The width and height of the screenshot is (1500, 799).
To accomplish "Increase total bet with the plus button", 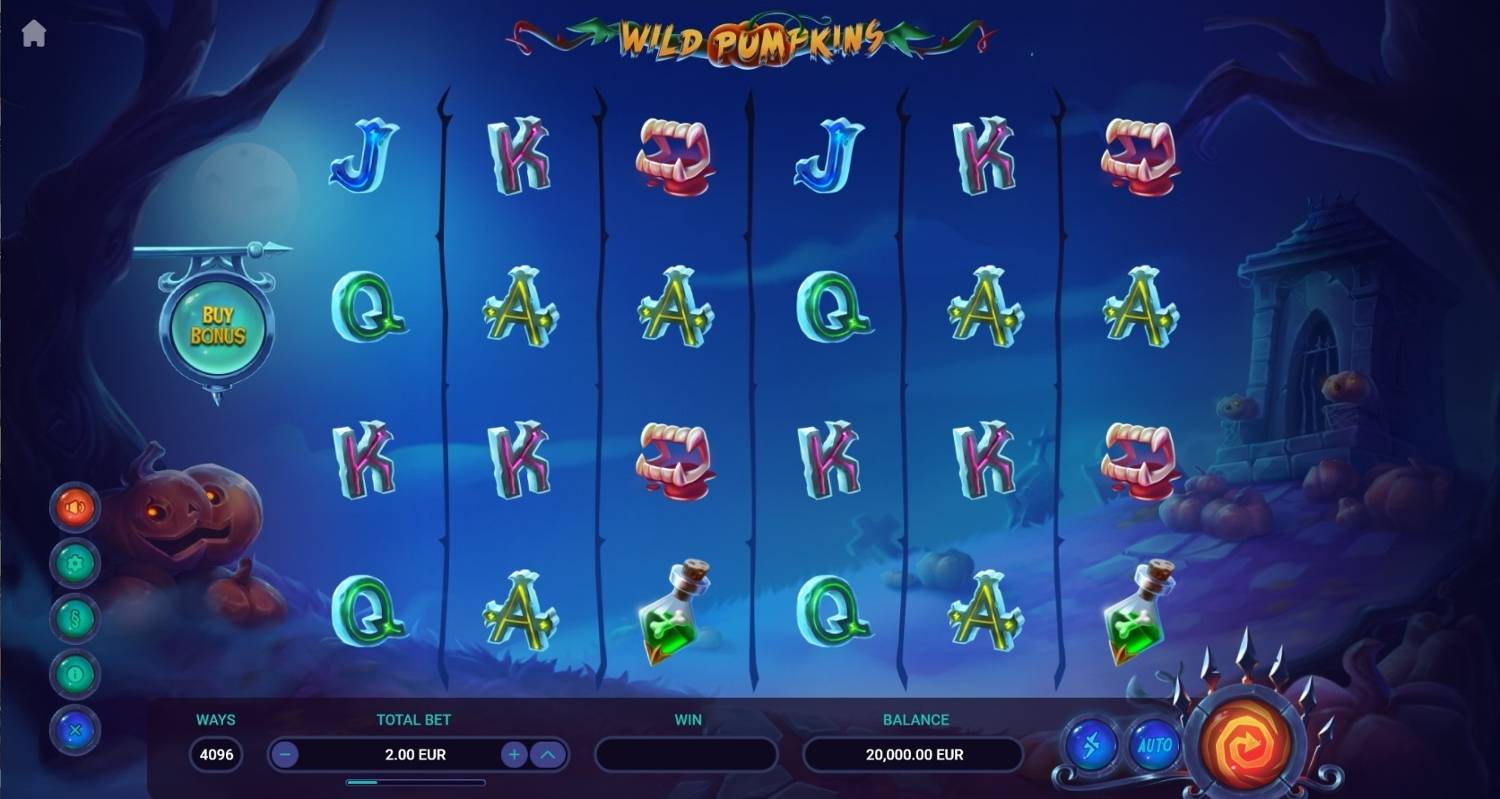I will coord(514,754).
